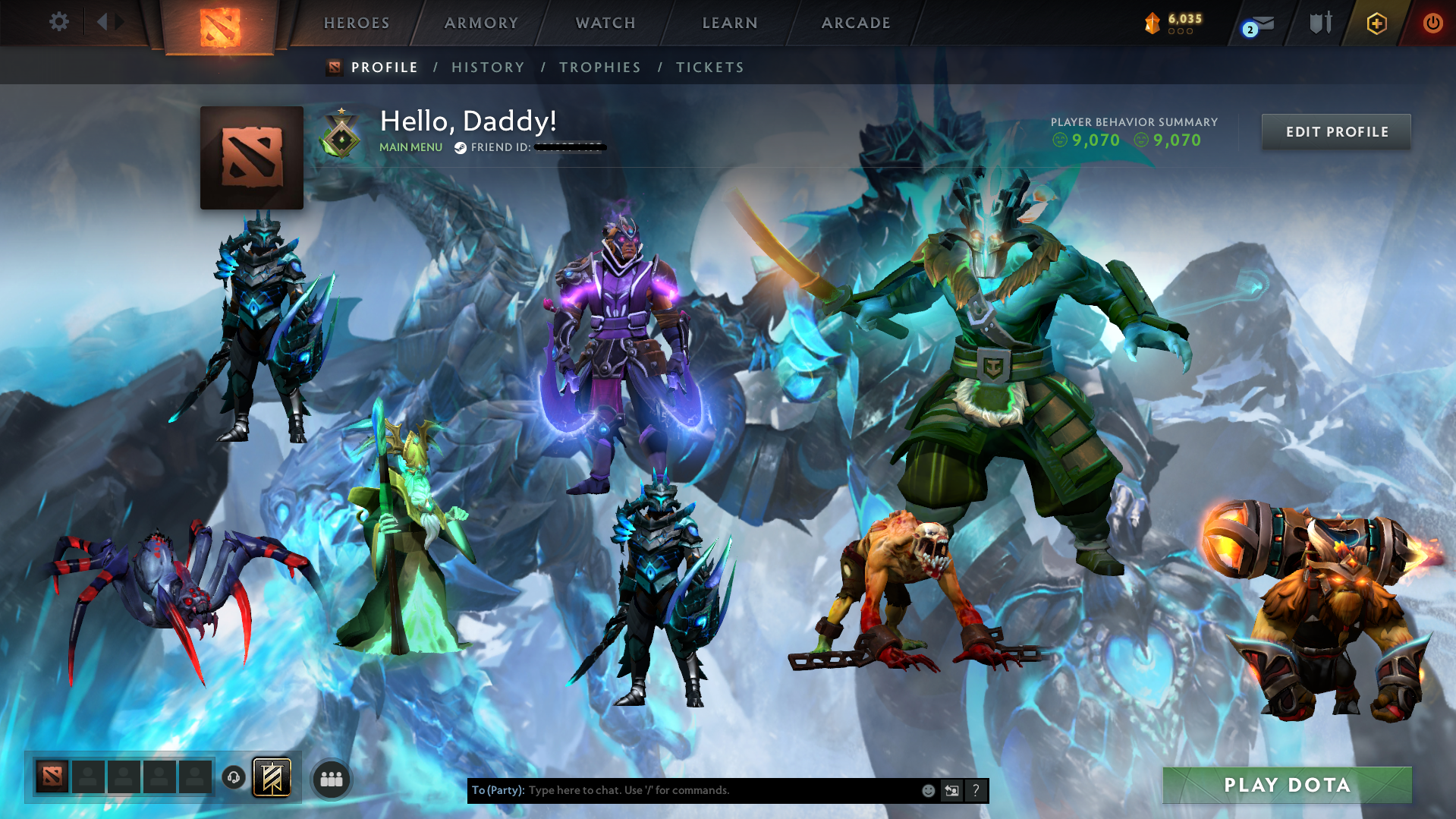Open the armory shield and sword icon
Image resolution: width=1456 pixels, height=819 pixels.
point(1320,22)
